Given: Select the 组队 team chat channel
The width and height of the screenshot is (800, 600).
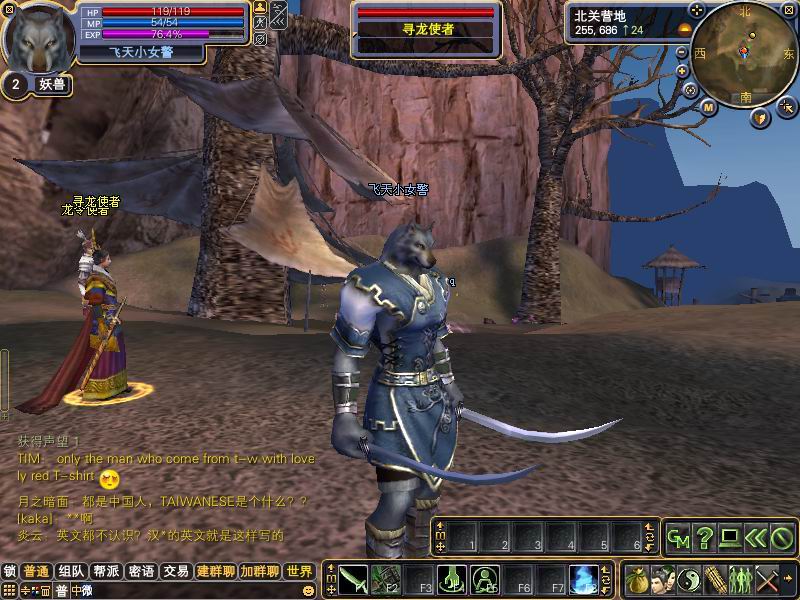Looking at the screenshot, I should pos(71,572).
